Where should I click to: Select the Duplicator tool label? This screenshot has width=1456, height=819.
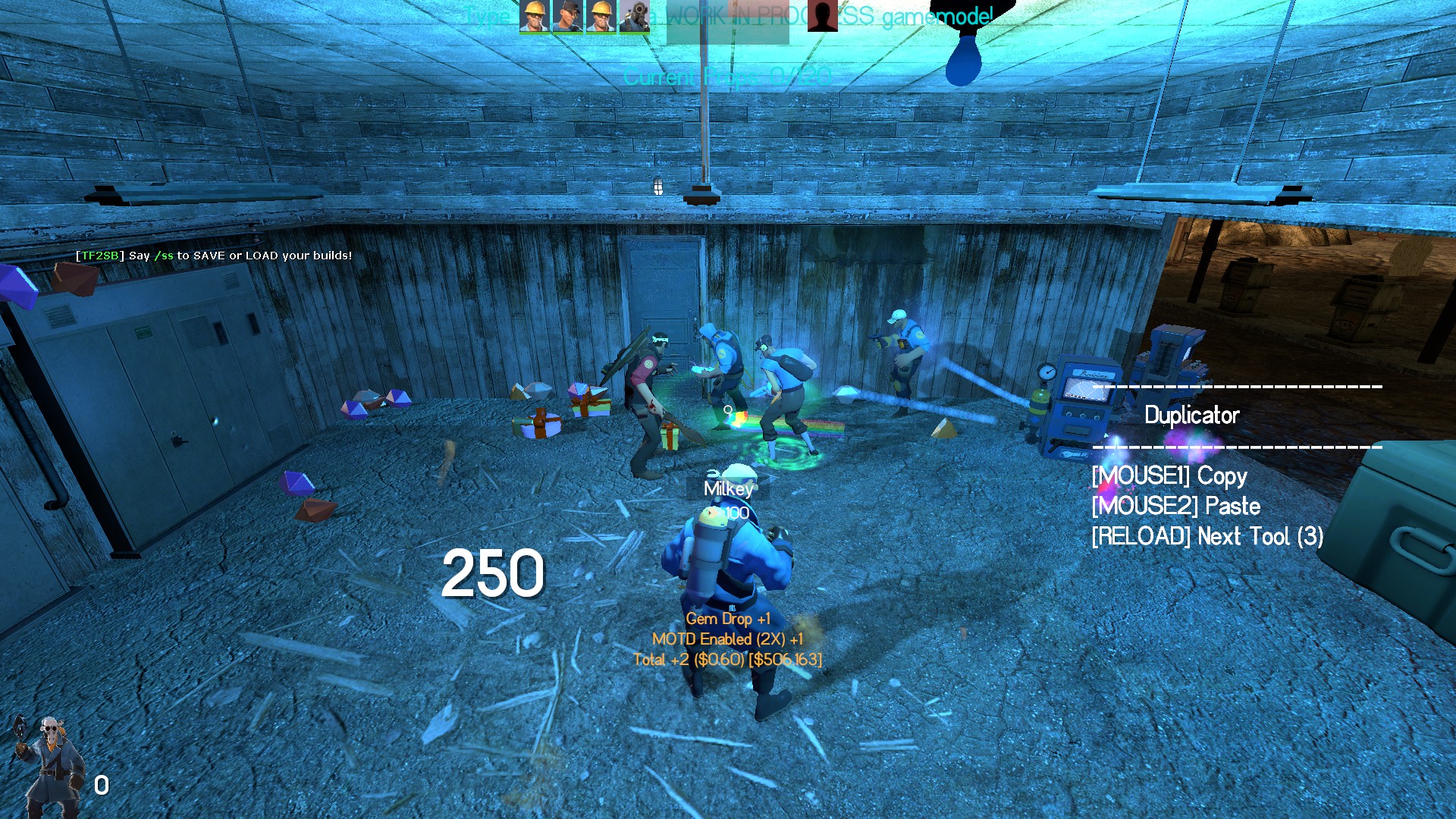[x=1191, y=415]
